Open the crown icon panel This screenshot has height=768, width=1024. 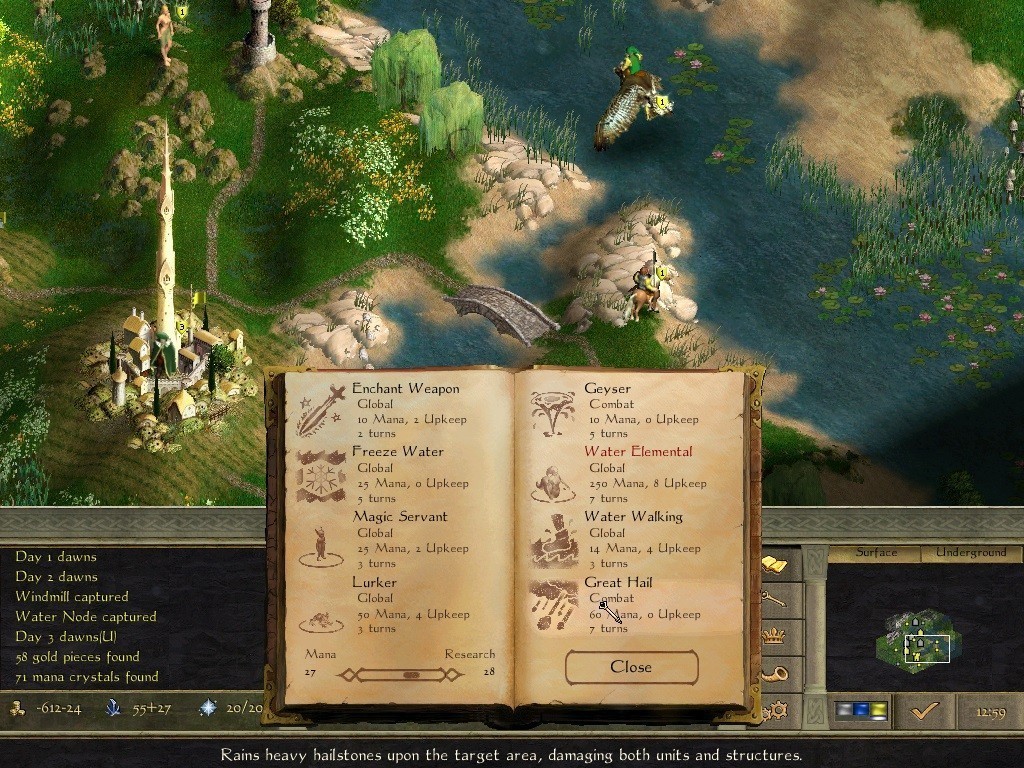(775, 635)
